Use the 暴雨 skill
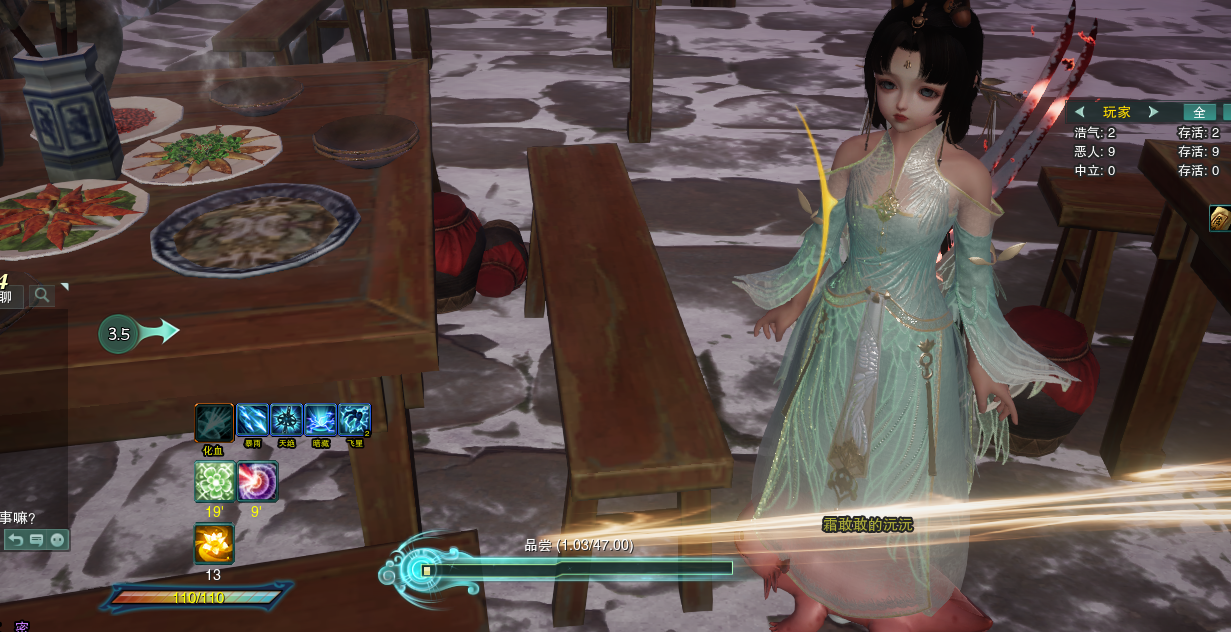Screen dimensions: 1231x632 pyautogui.click(x=252, y=420)
